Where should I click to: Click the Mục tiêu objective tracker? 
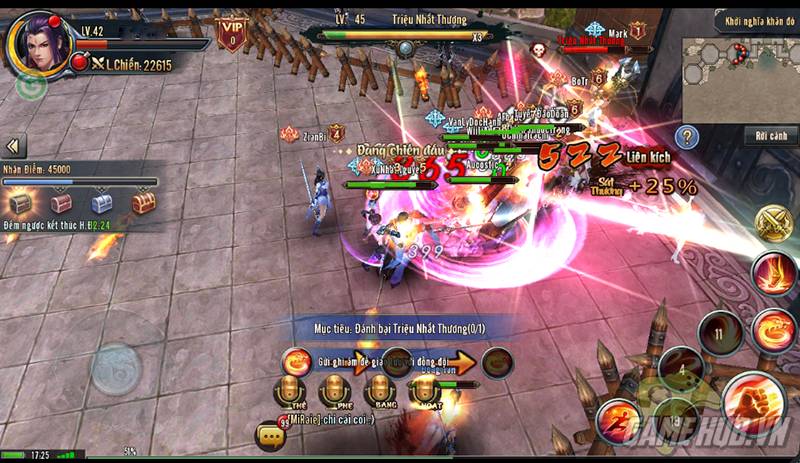(x=400, y=326)
